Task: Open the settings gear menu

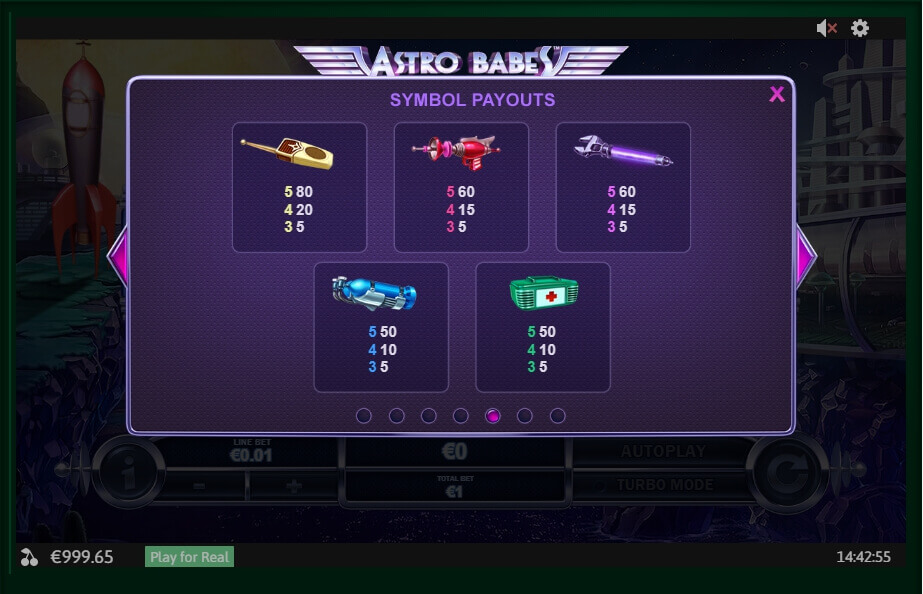Action: point(860,29)
